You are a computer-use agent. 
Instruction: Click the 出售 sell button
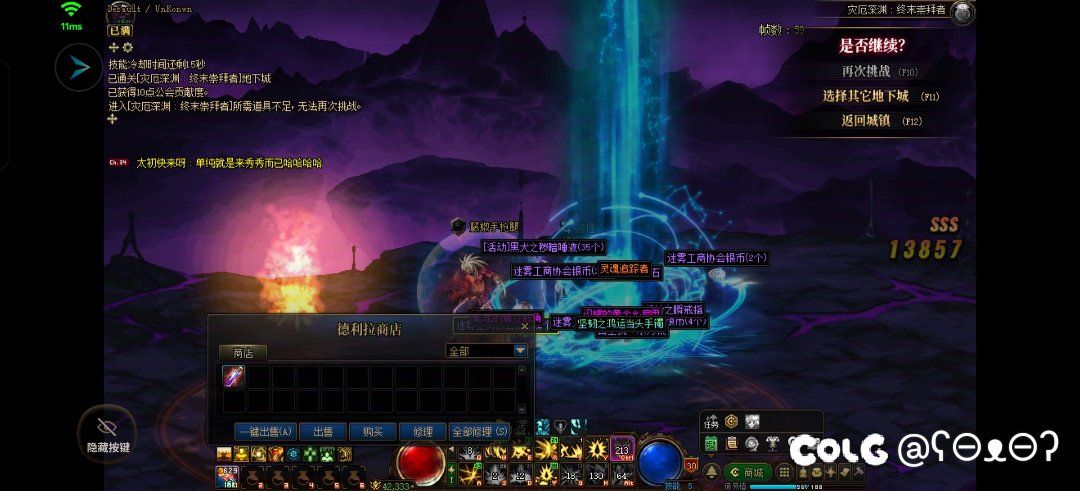click(323, 432)
